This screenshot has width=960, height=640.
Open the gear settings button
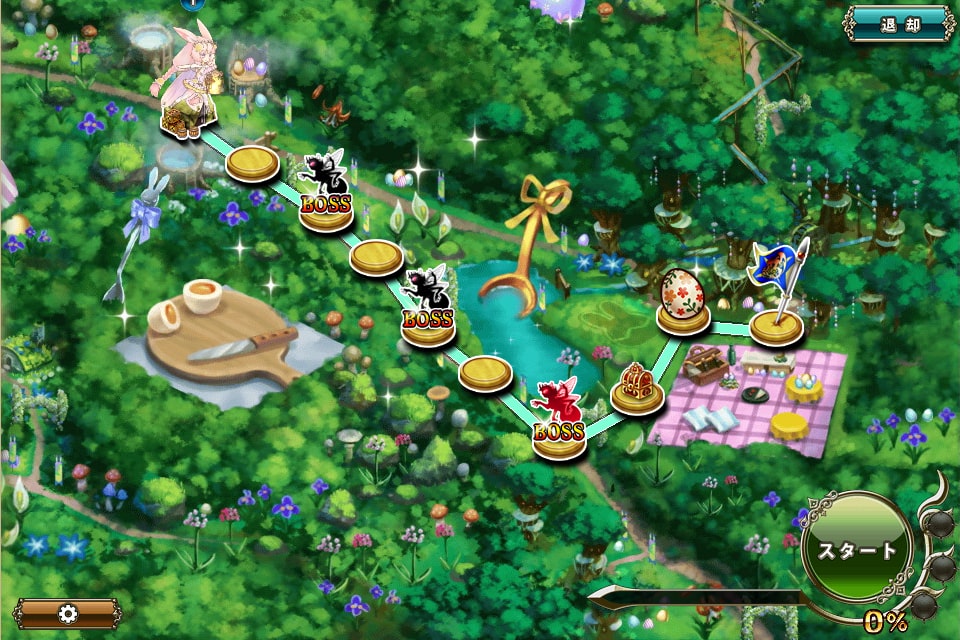(x=68, y=613)
